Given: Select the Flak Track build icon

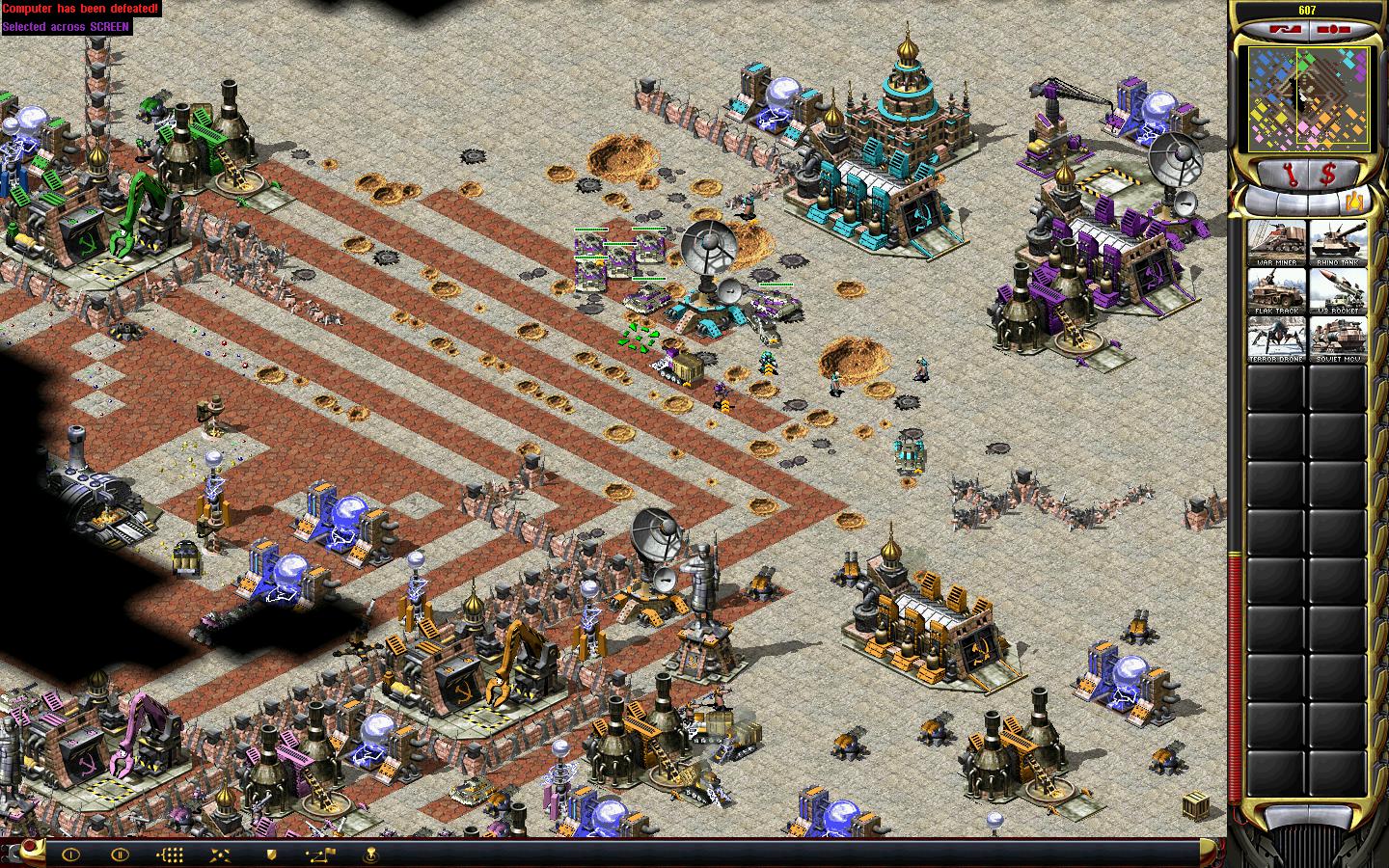Looking at the screenshot, I should 1276,290.
